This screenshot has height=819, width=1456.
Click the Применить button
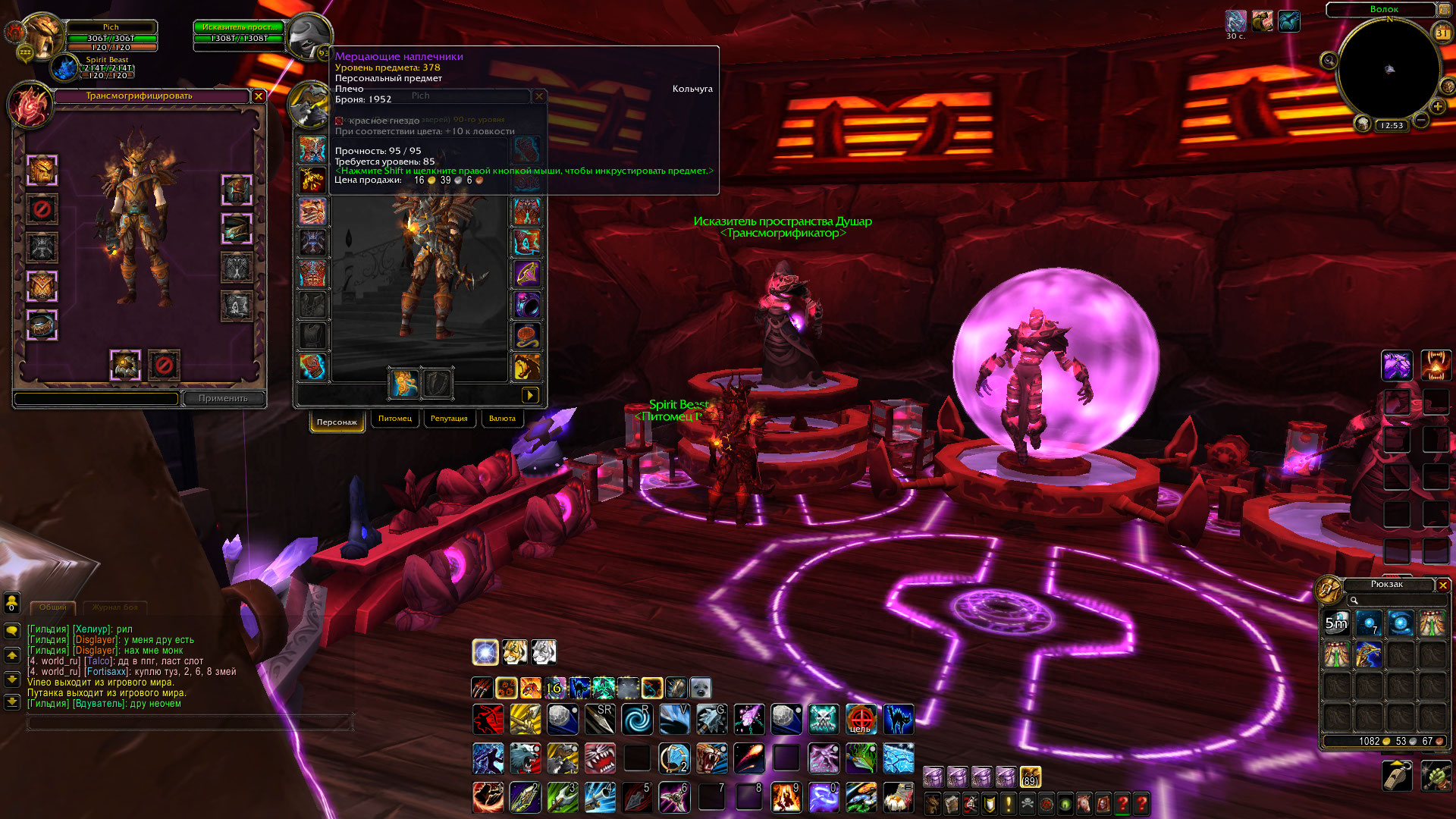tap(223, 398)
